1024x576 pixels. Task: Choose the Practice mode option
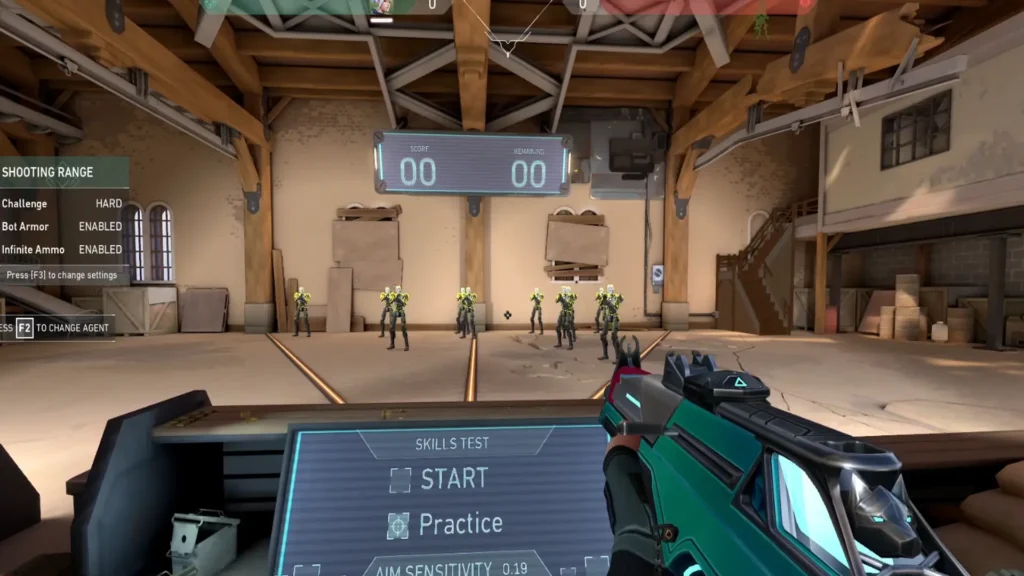tap(445, 523)
